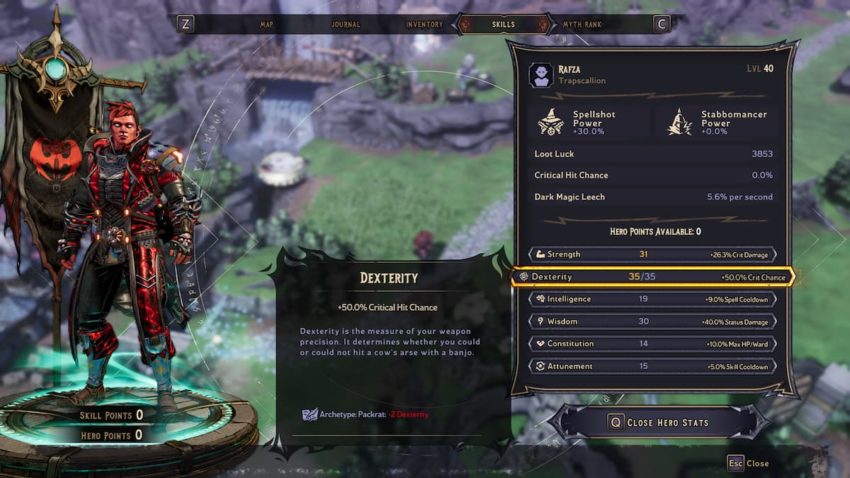This screenshot has height=478, width=850.
Task: Select the Wisdom attribute row
Action: tap(652, 321)
